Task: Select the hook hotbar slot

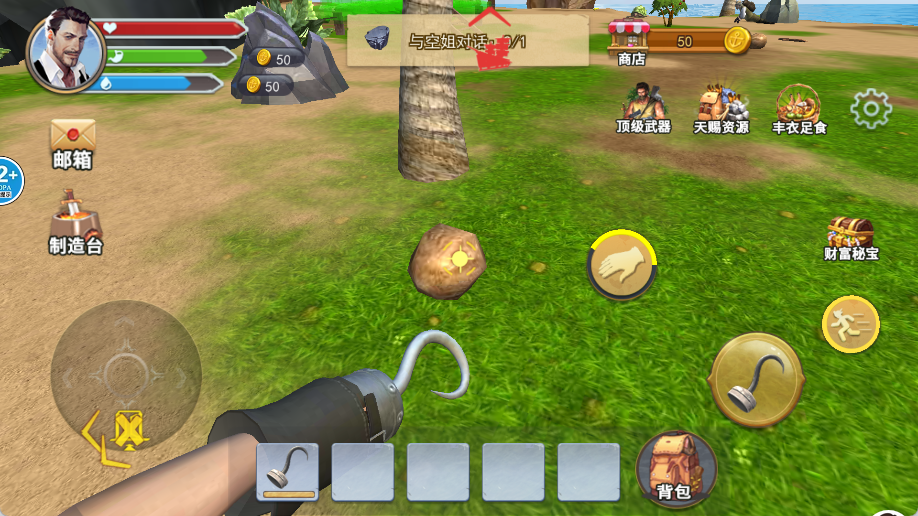Action: coord(288,471)
